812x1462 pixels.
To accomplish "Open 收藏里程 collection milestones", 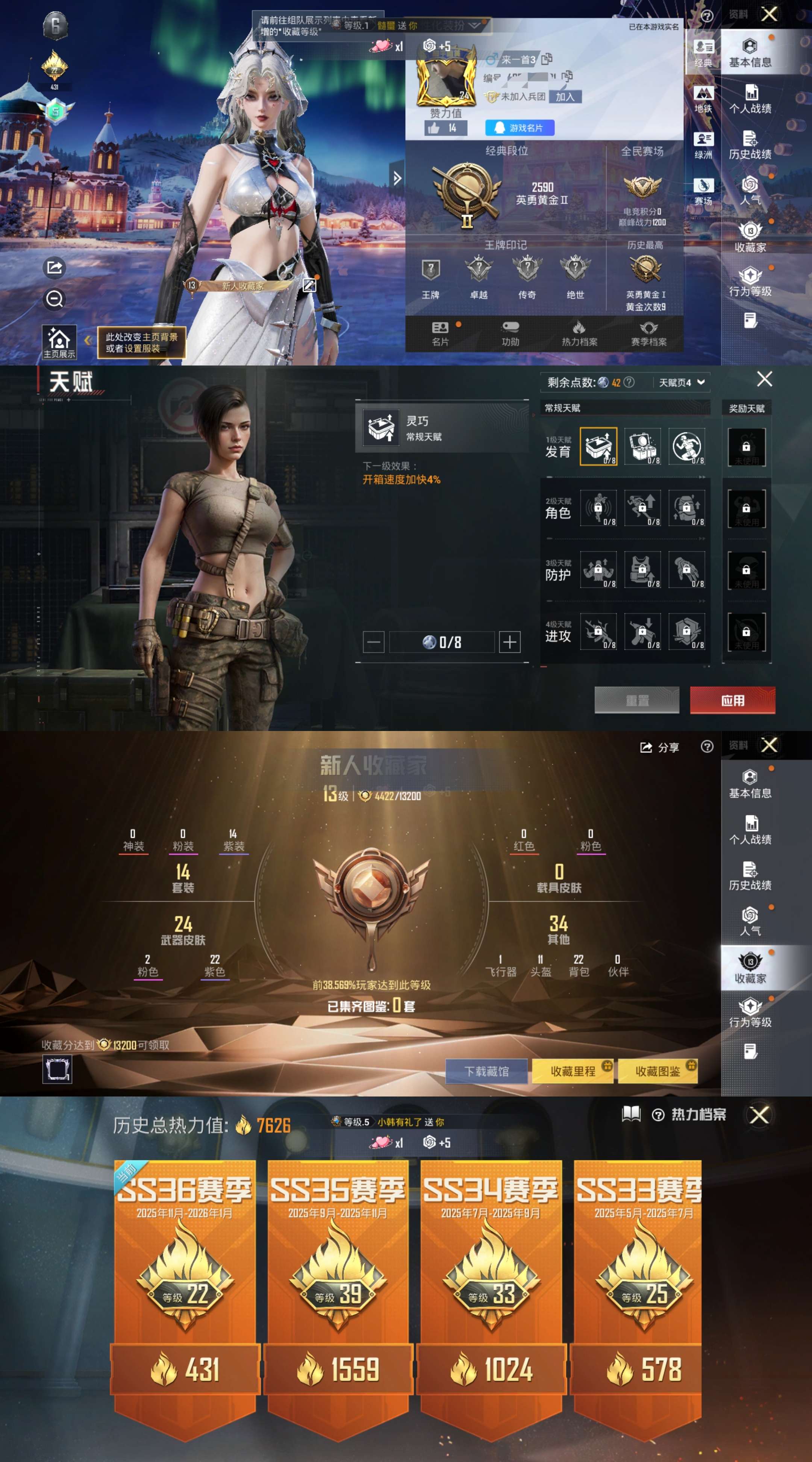I will [573, 1071].
